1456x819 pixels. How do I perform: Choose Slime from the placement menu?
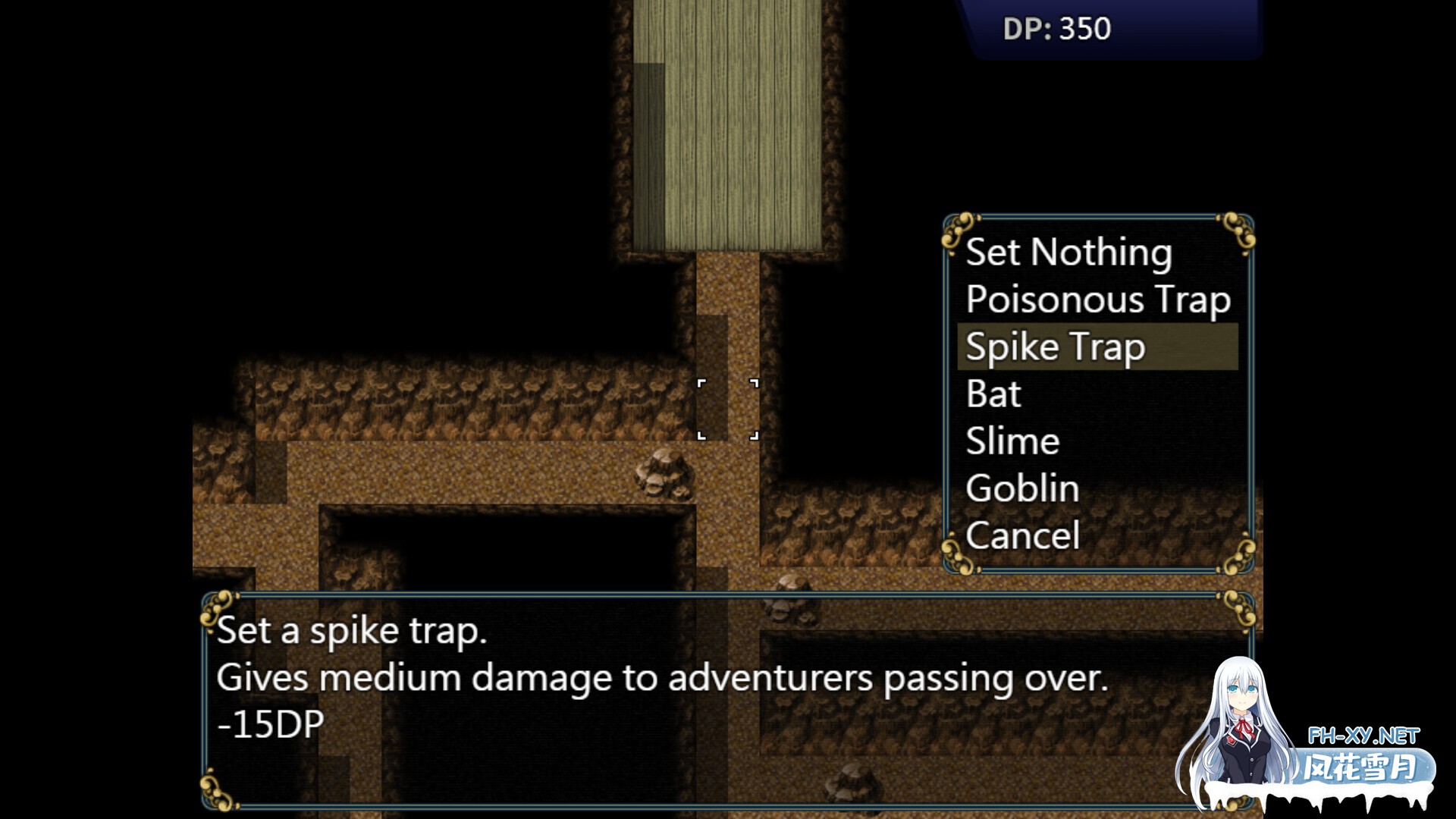(x=1012, y=441)
